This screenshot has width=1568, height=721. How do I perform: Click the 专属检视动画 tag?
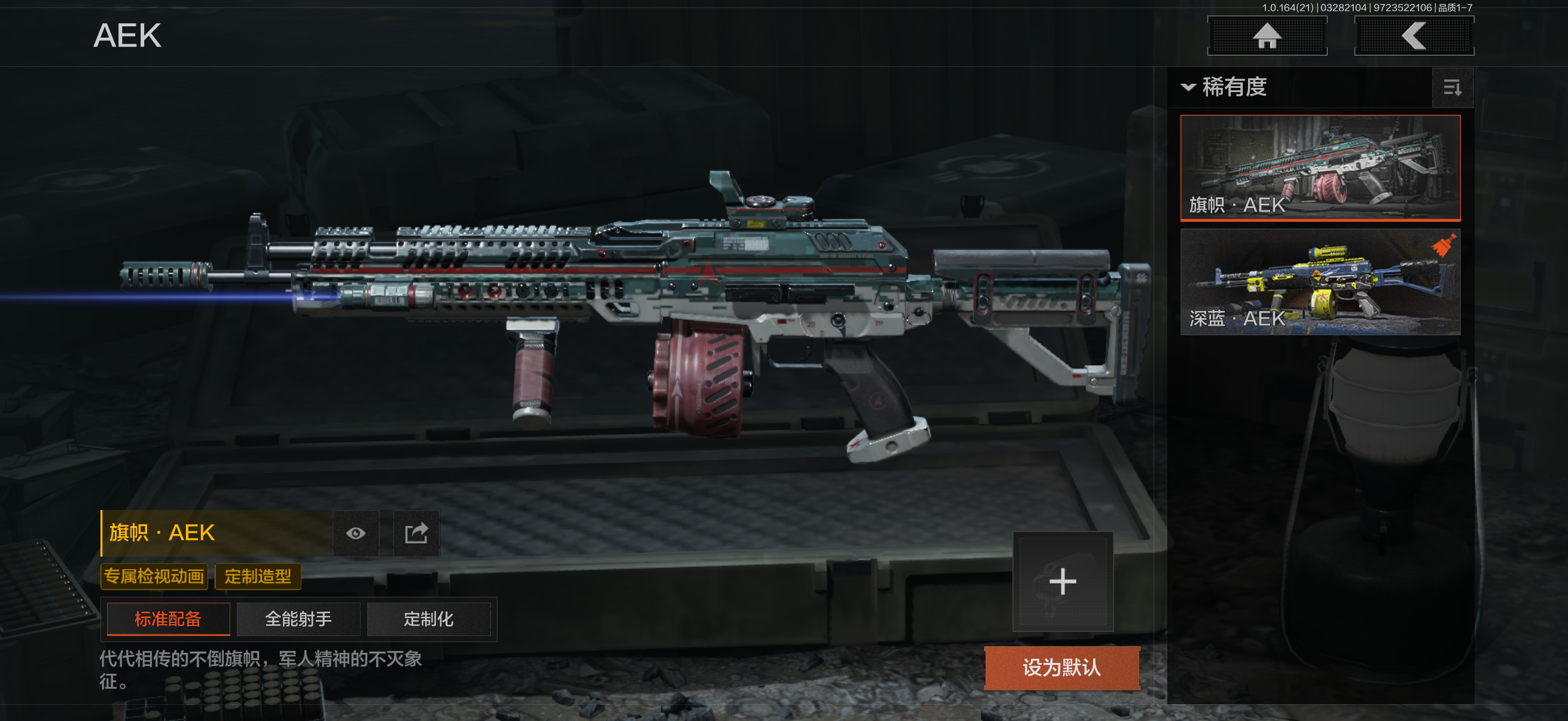(x=154, y=576)
